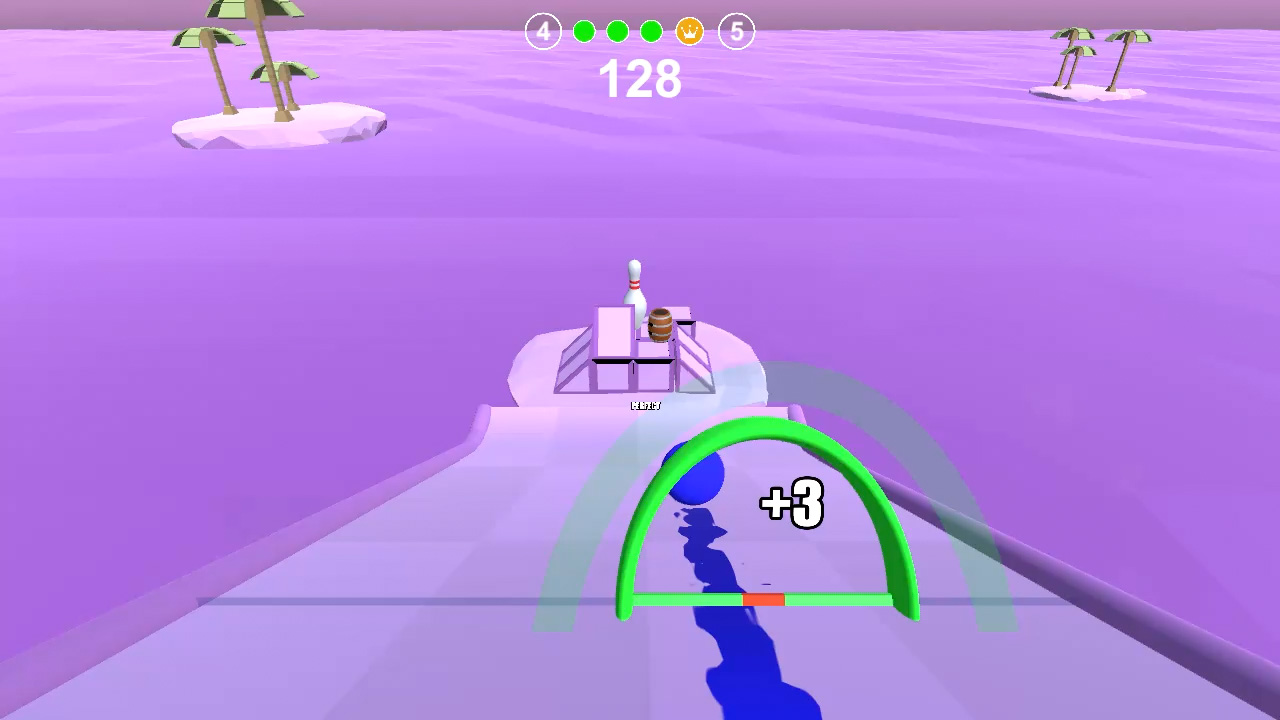Click the score "128" display

(640, 79)
